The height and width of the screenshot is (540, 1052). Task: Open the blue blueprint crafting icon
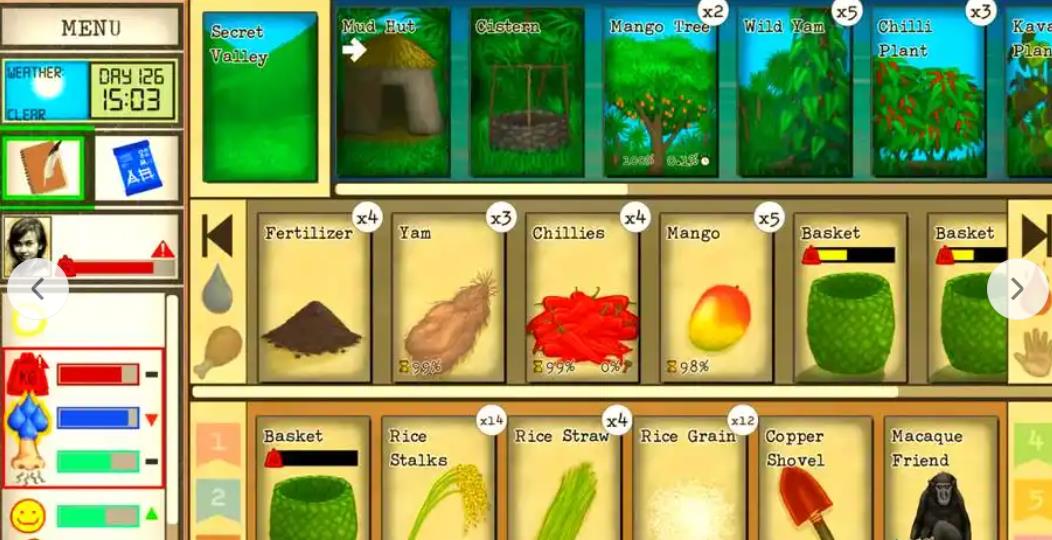tap(137, 167)
